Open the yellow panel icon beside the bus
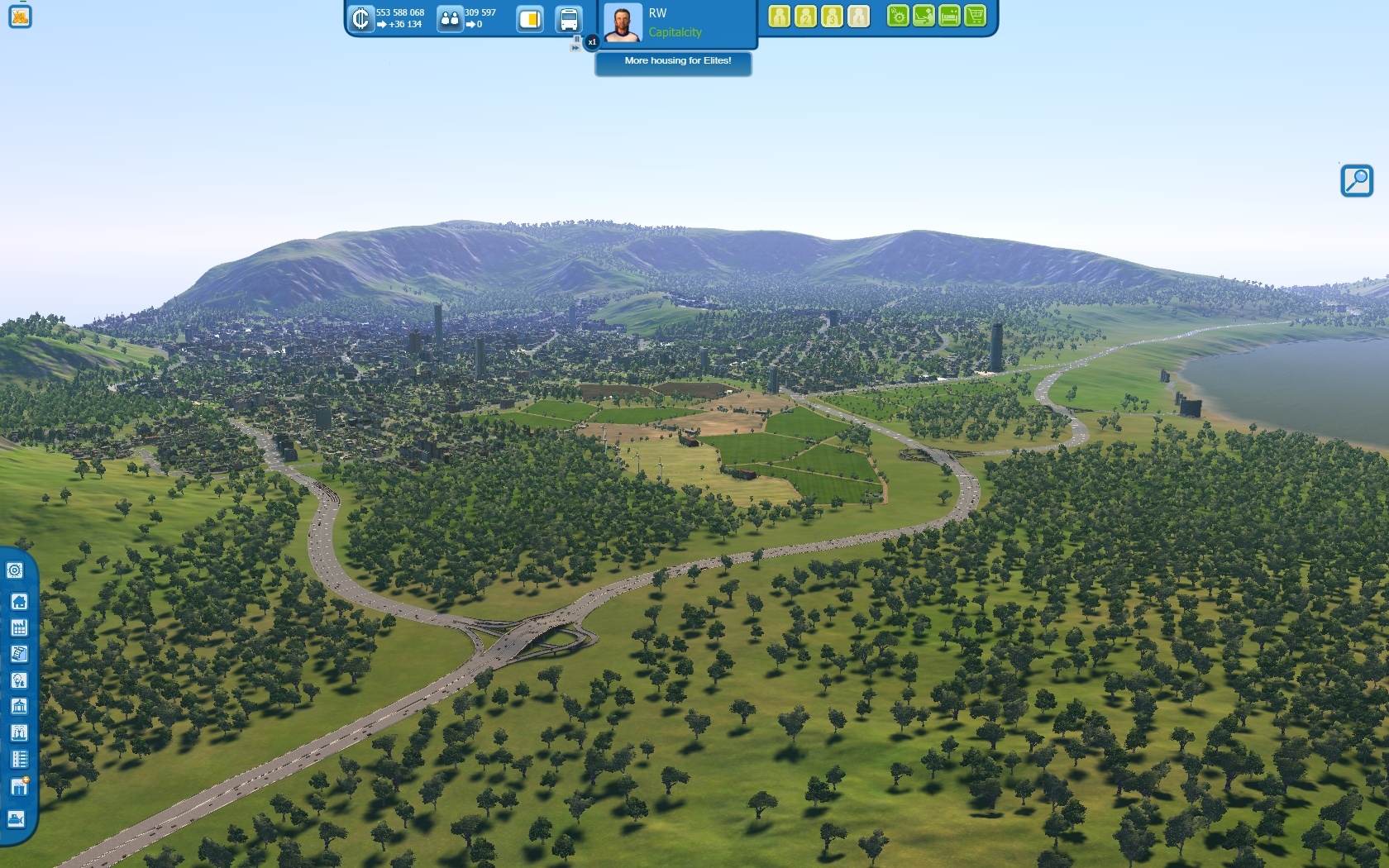 [x=530, y=19]
